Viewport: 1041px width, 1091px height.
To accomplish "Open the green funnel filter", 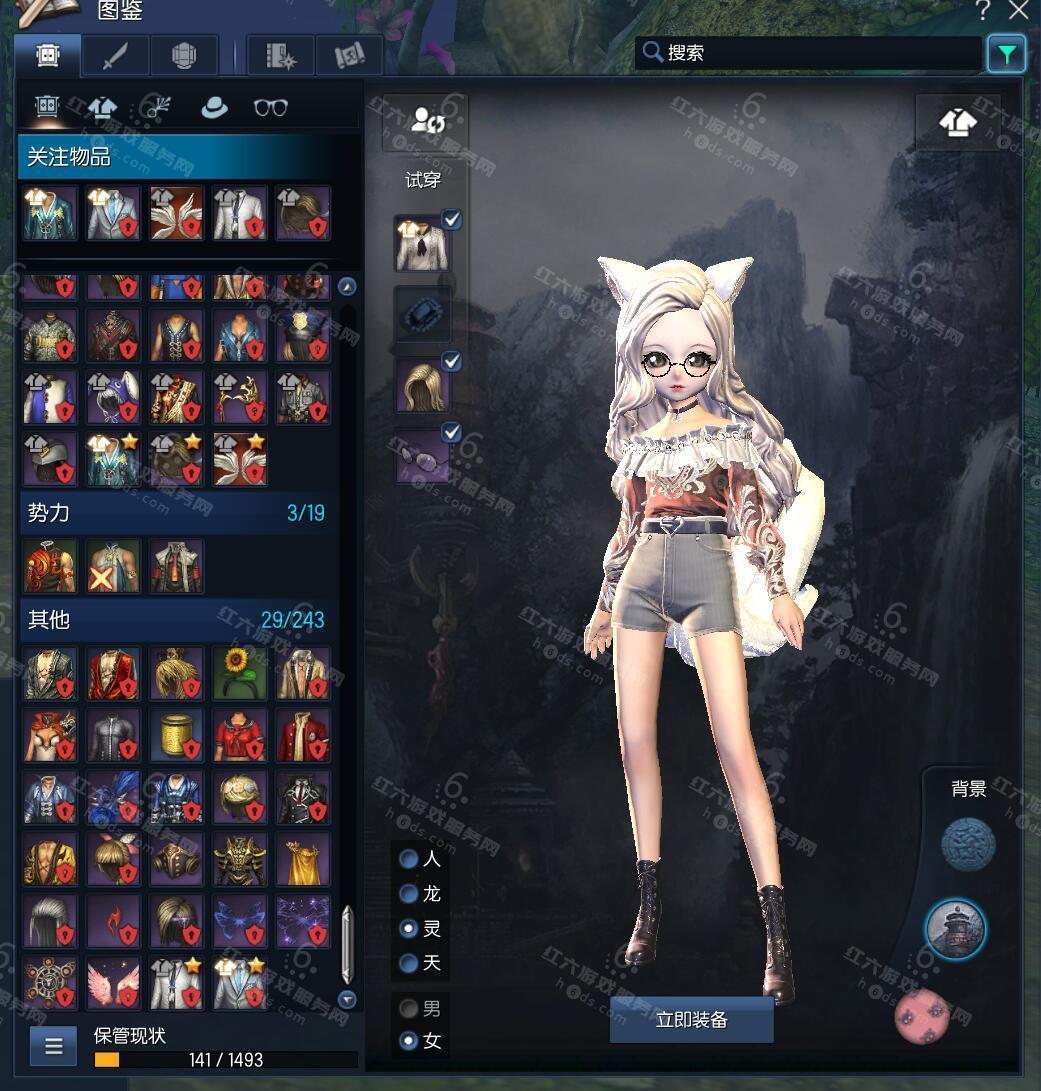I will click(x=1006, y=54).
